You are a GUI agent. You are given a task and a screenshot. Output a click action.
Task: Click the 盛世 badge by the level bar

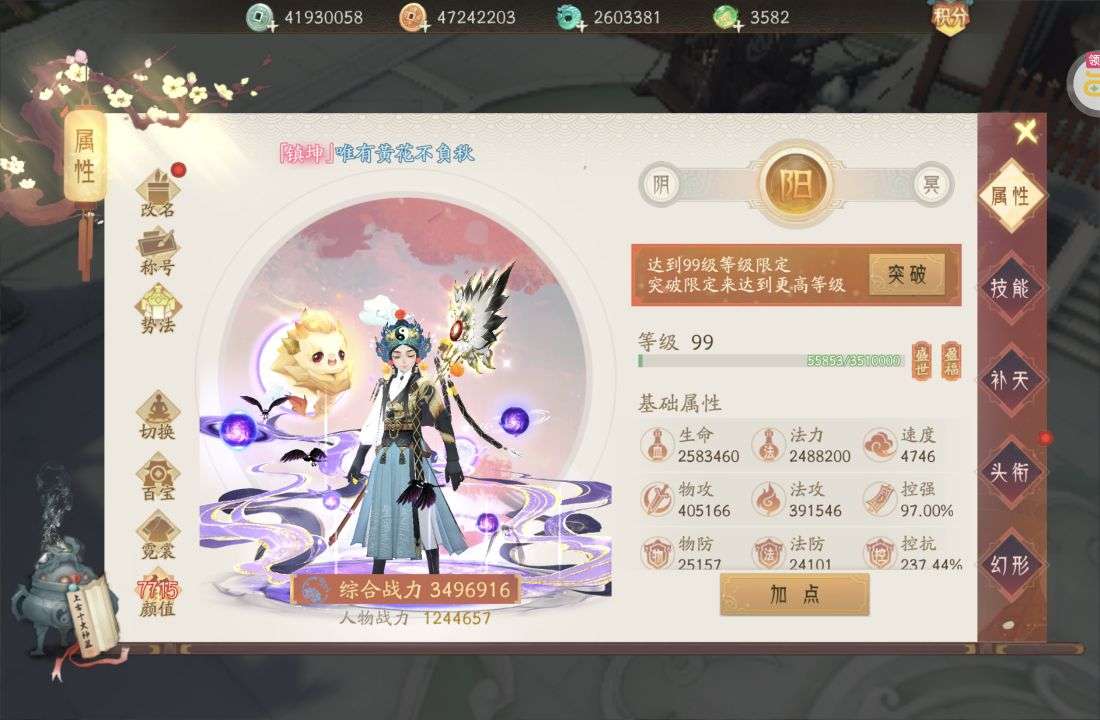click(921, 358)
